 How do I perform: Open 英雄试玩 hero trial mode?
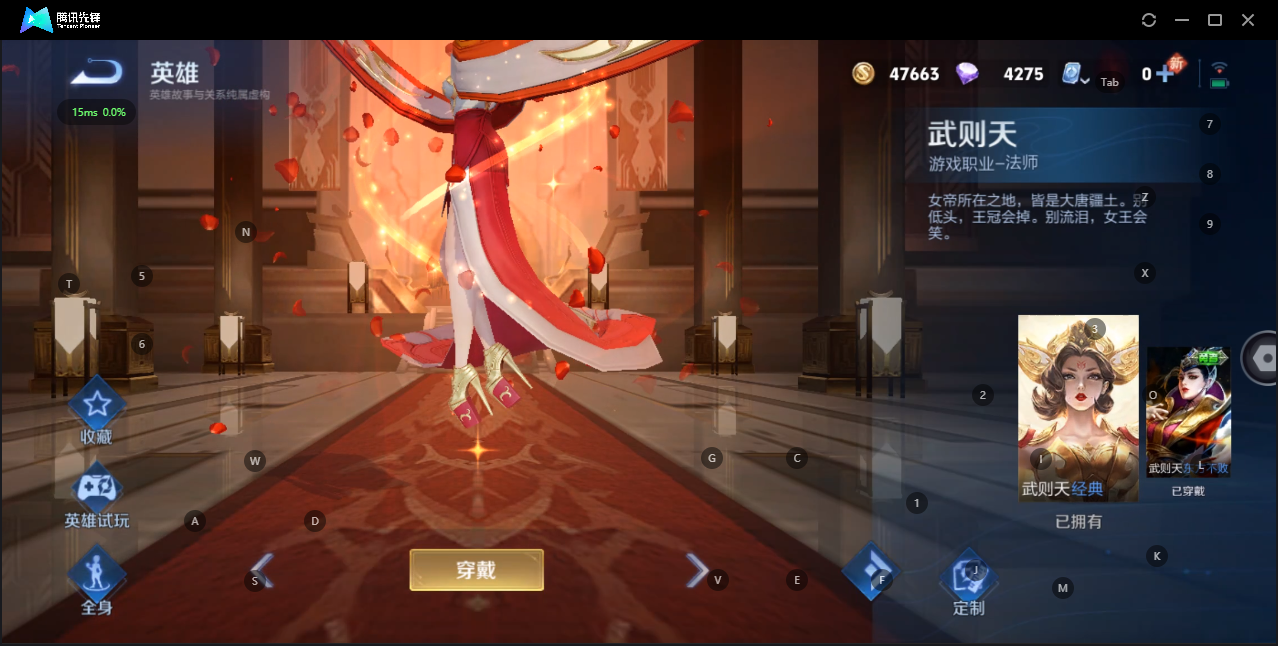(97, 490)
